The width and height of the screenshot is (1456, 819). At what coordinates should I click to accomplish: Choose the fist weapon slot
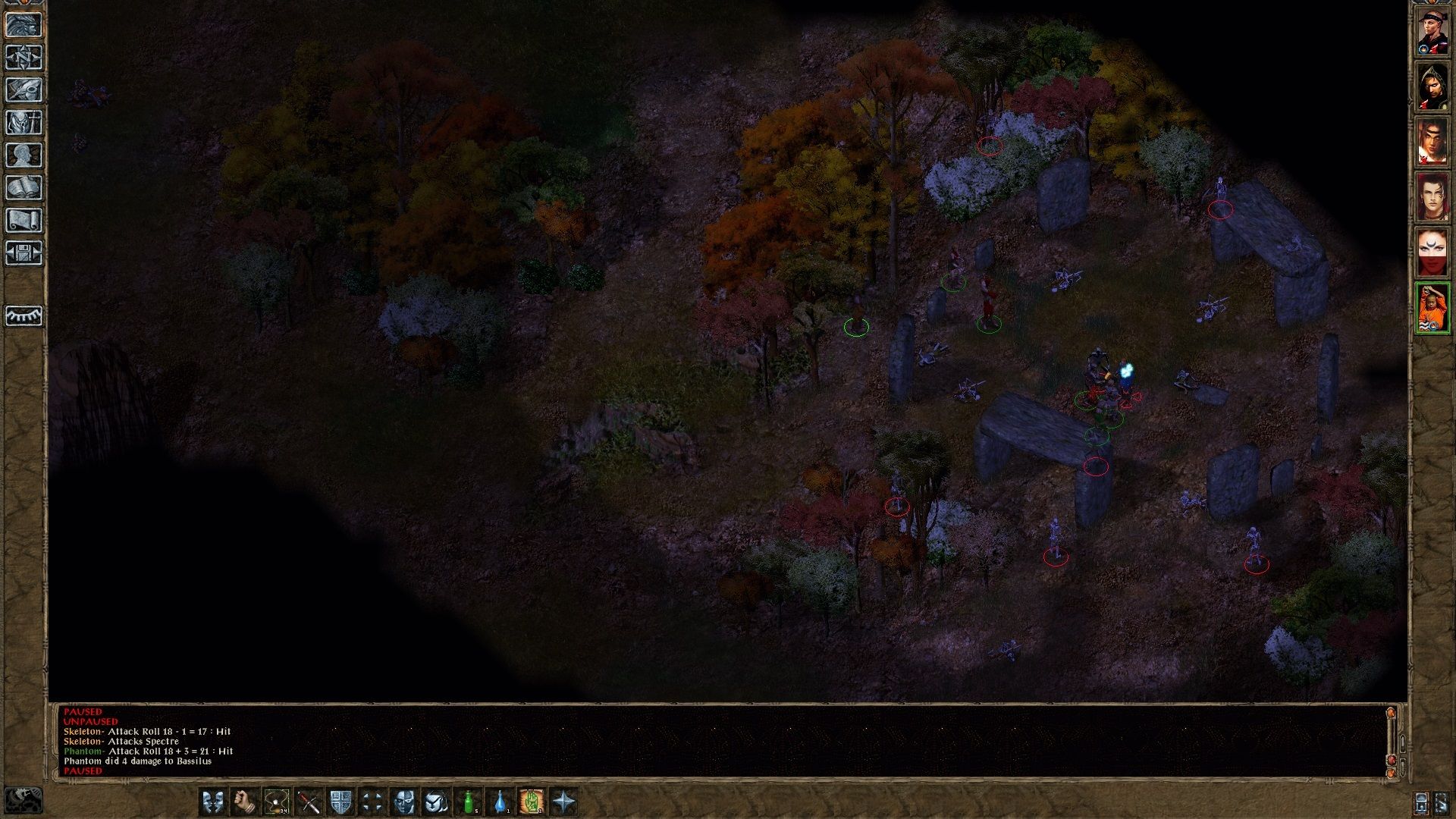pos(244,802)
